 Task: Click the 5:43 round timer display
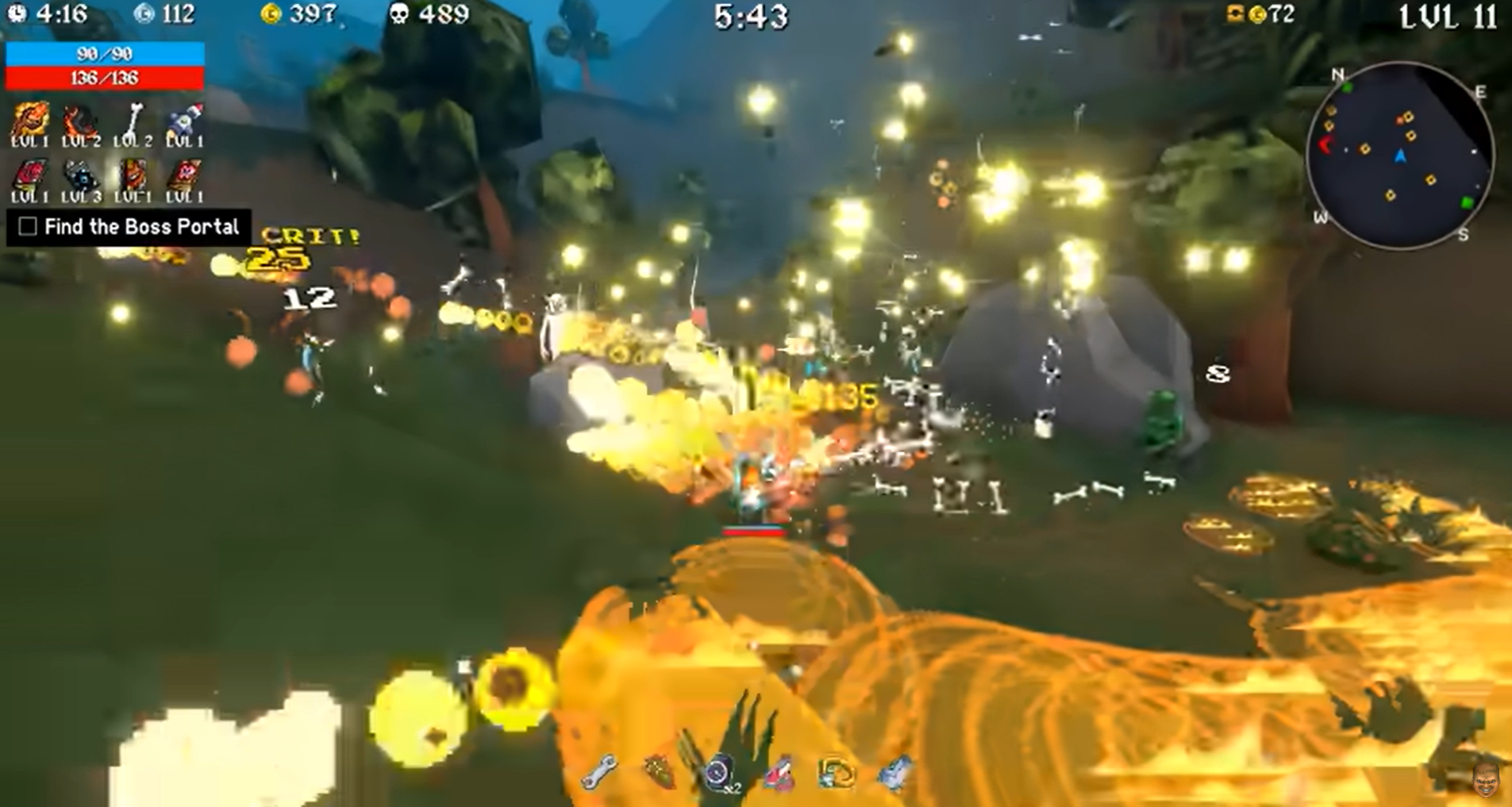tap(751, 17)
